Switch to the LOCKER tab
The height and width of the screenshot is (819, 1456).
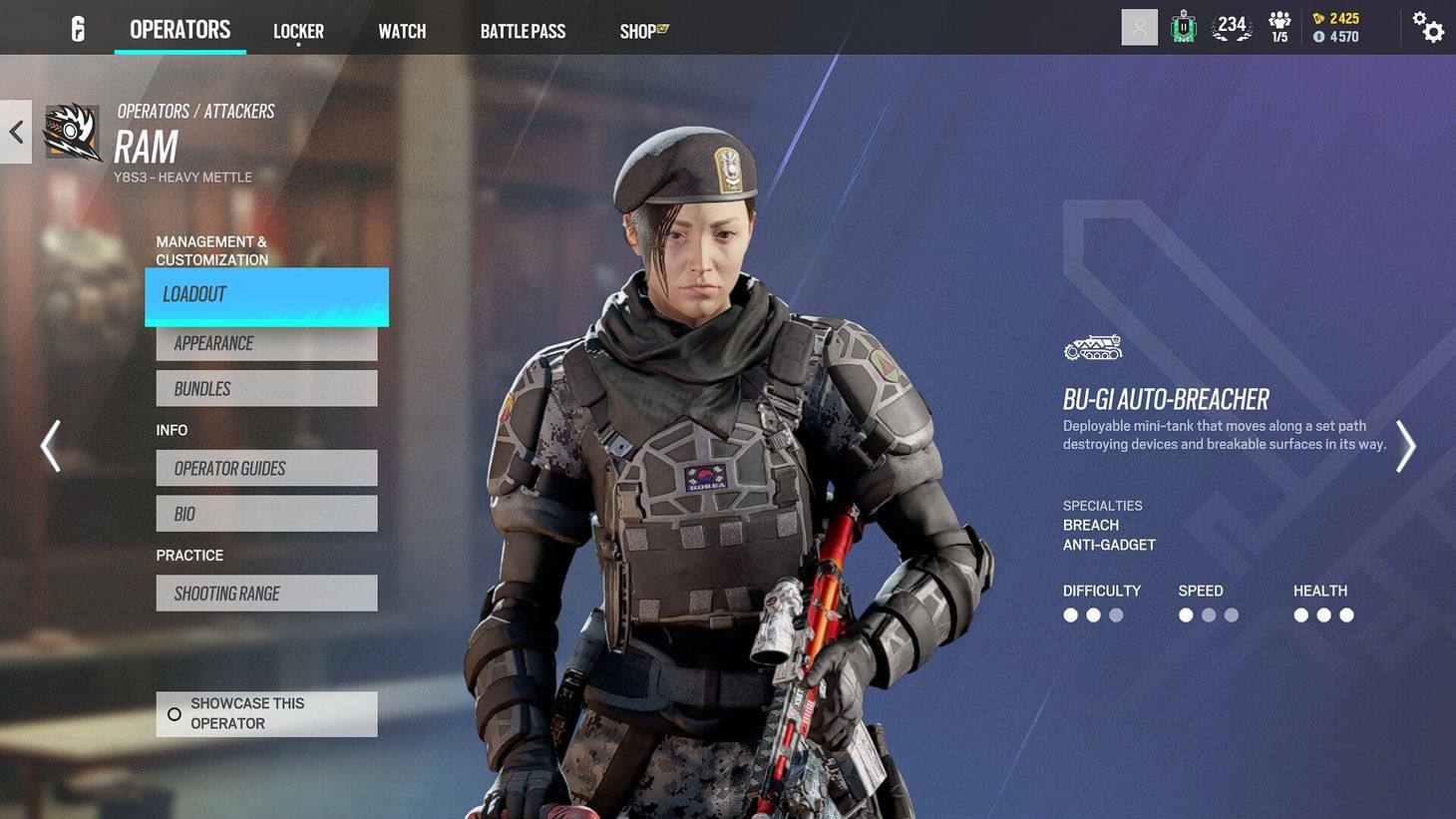[x=298, y=31]
